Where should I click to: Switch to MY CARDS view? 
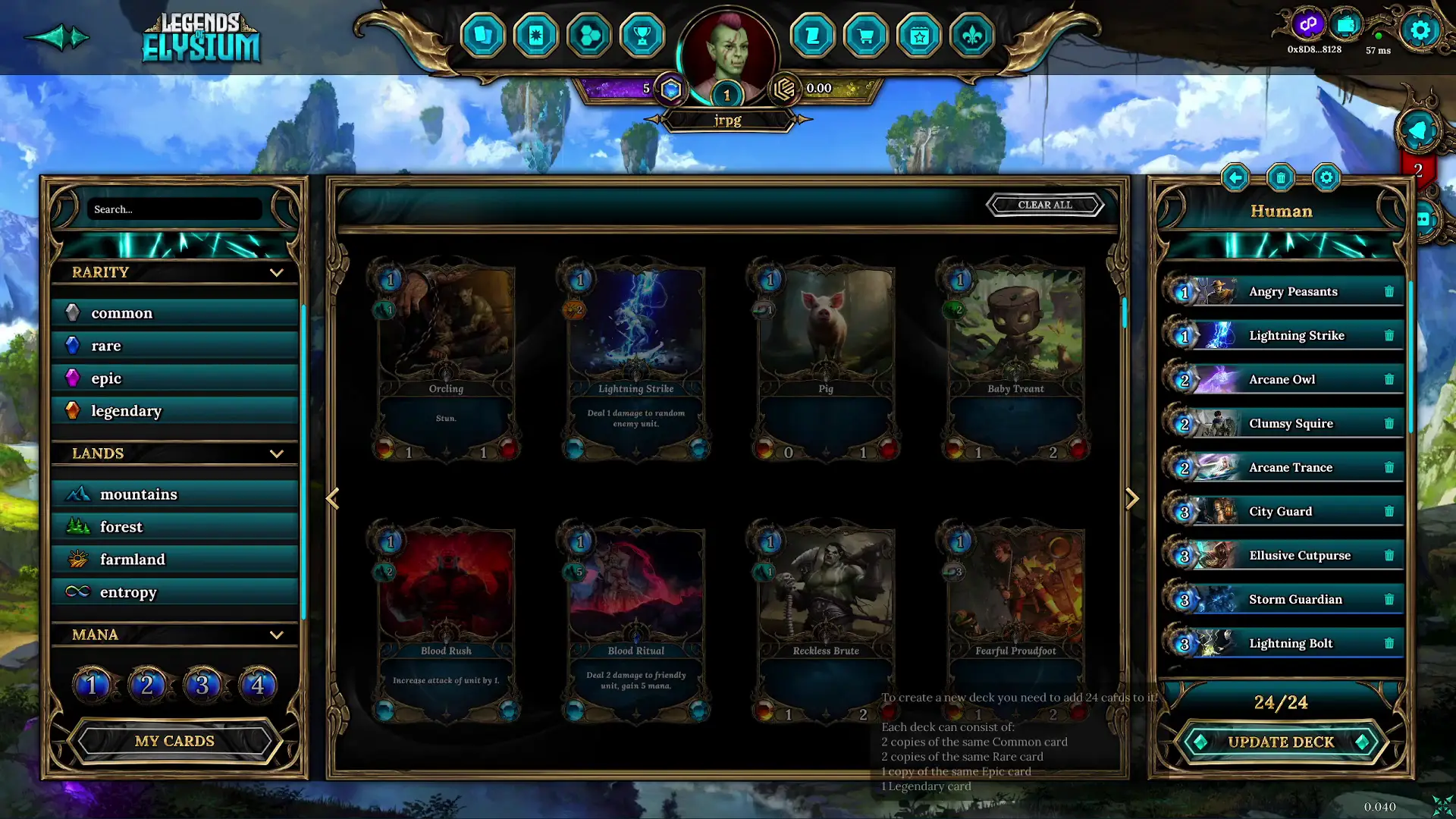tap(174, 741)
